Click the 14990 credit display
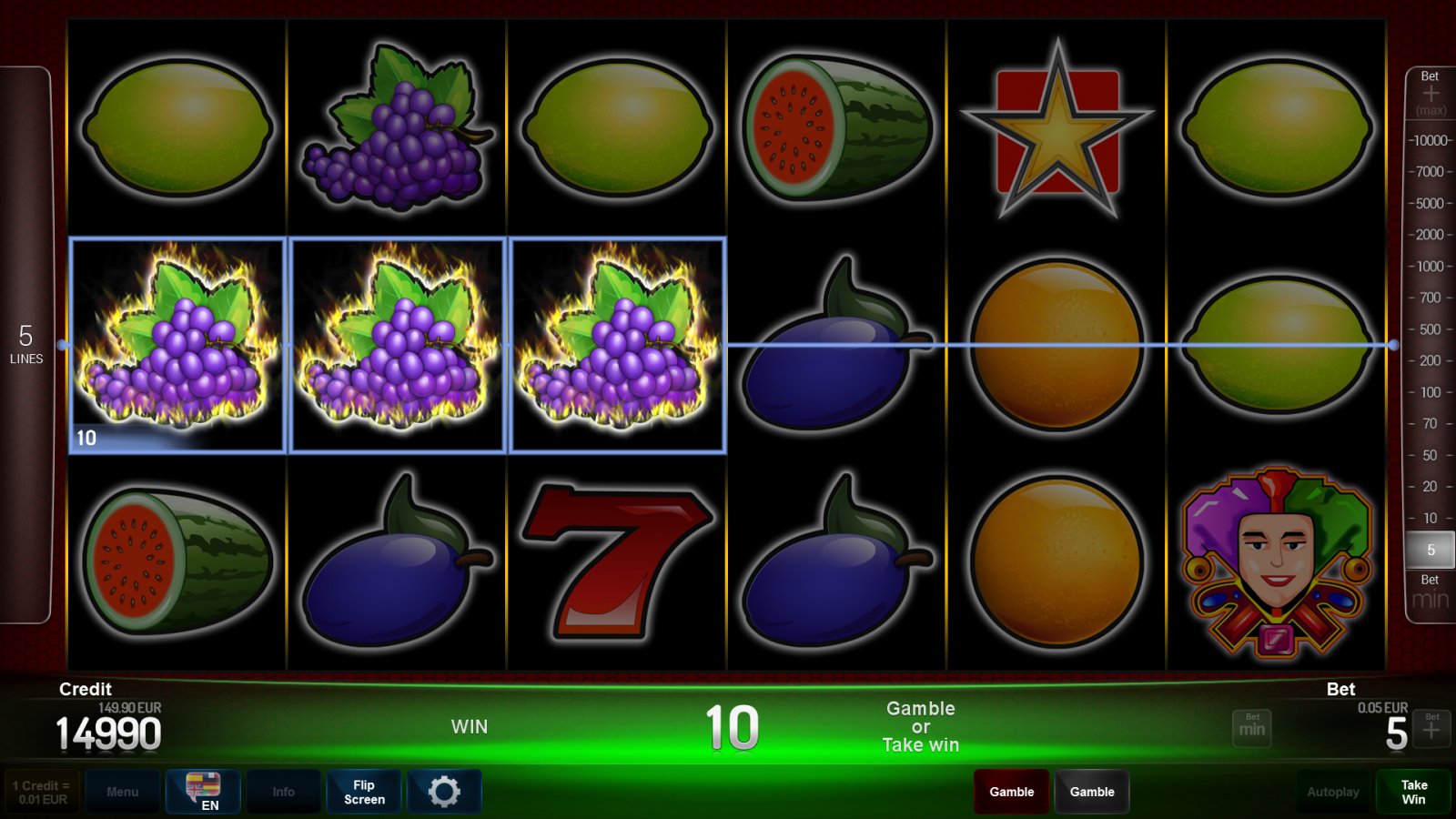Screen dimensions: 1456x819 click(x=109, y=733)
